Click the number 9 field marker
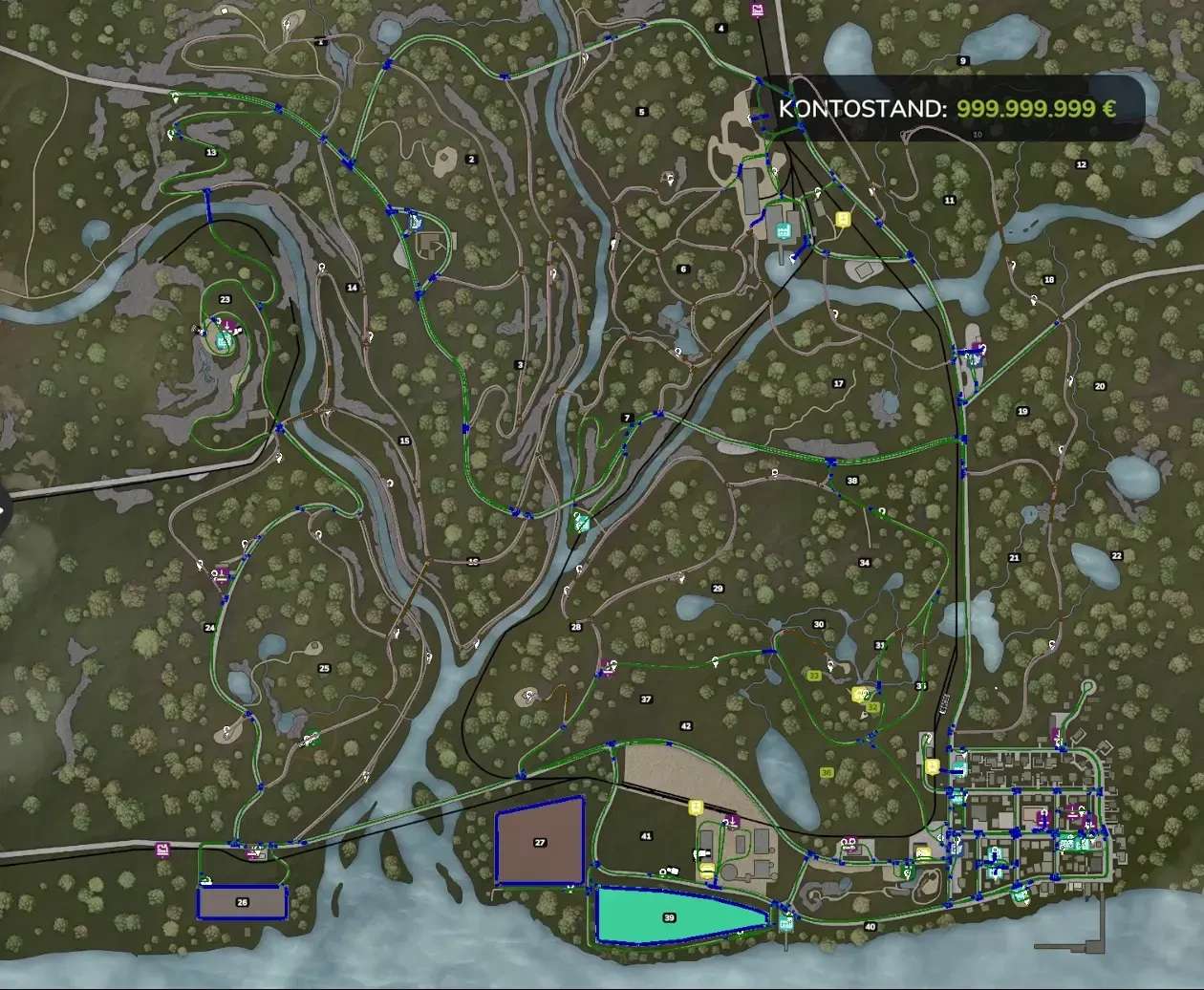The width and height of the screenshot is (1204, 990). point(963,60)
